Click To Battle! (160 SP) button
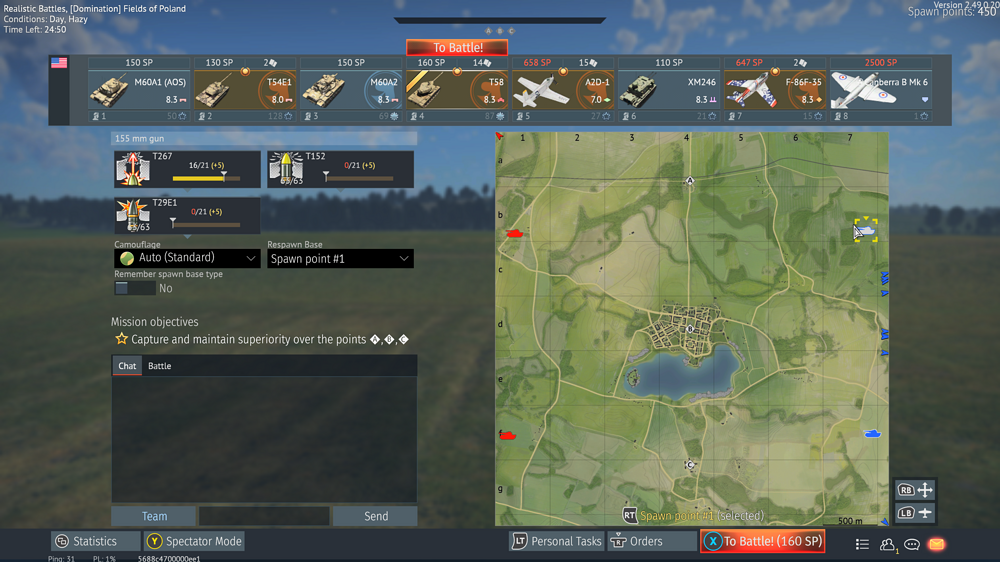1000x562 pixels. [762, 541]
